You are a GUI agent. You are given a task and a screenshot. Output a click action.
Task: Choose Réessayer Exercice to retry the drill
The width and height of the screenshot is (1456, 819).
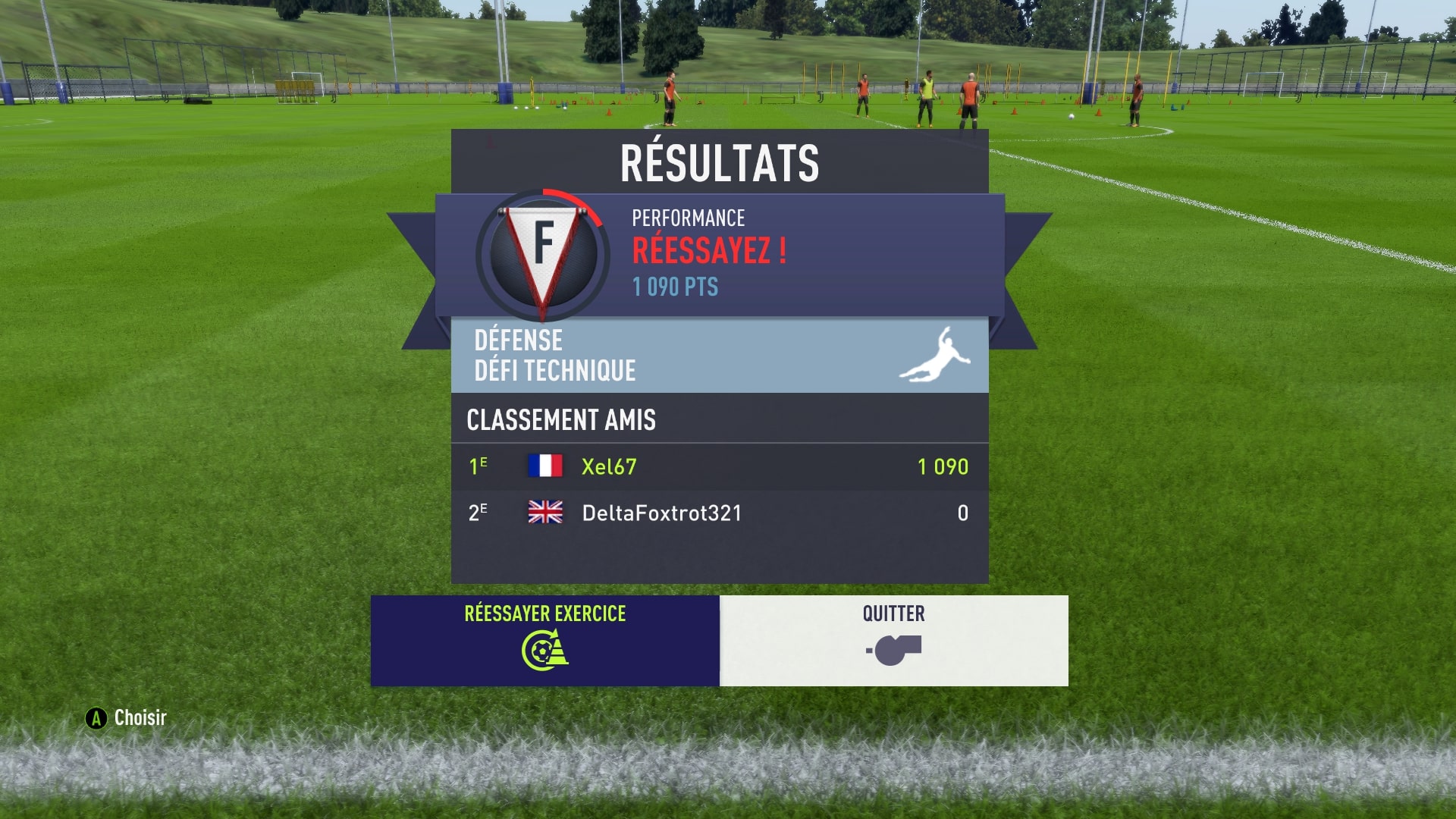point(544,640)
